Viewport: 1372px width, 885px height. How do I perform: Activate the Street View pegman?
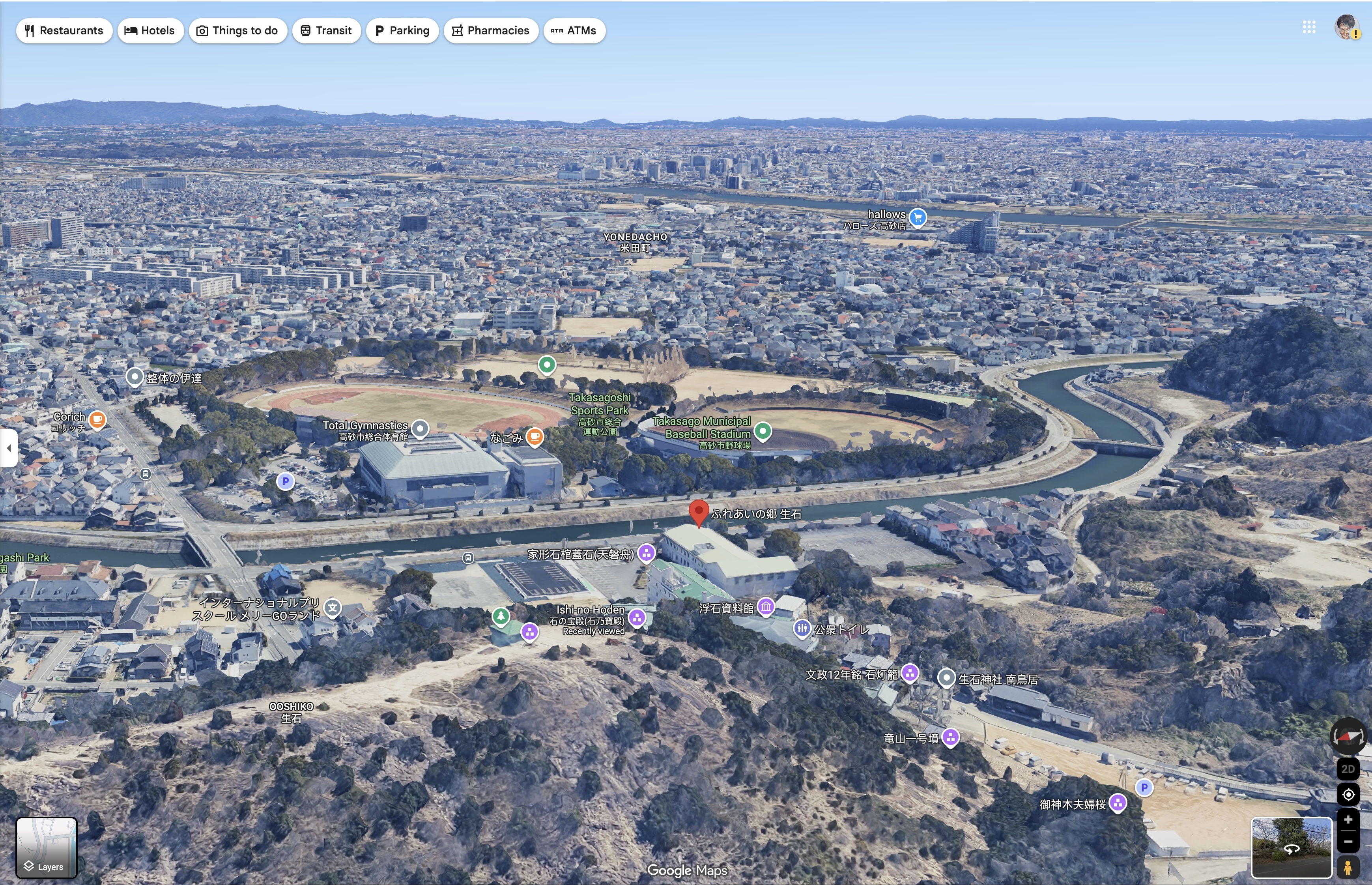(1348, 866)
